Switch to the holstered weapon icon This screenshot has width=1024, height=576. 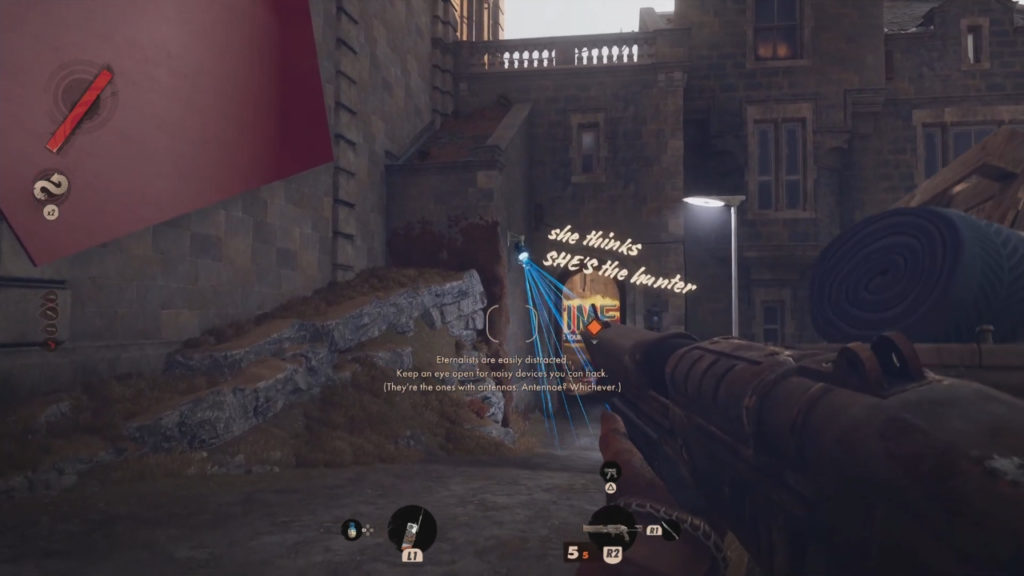click(610, 470)
